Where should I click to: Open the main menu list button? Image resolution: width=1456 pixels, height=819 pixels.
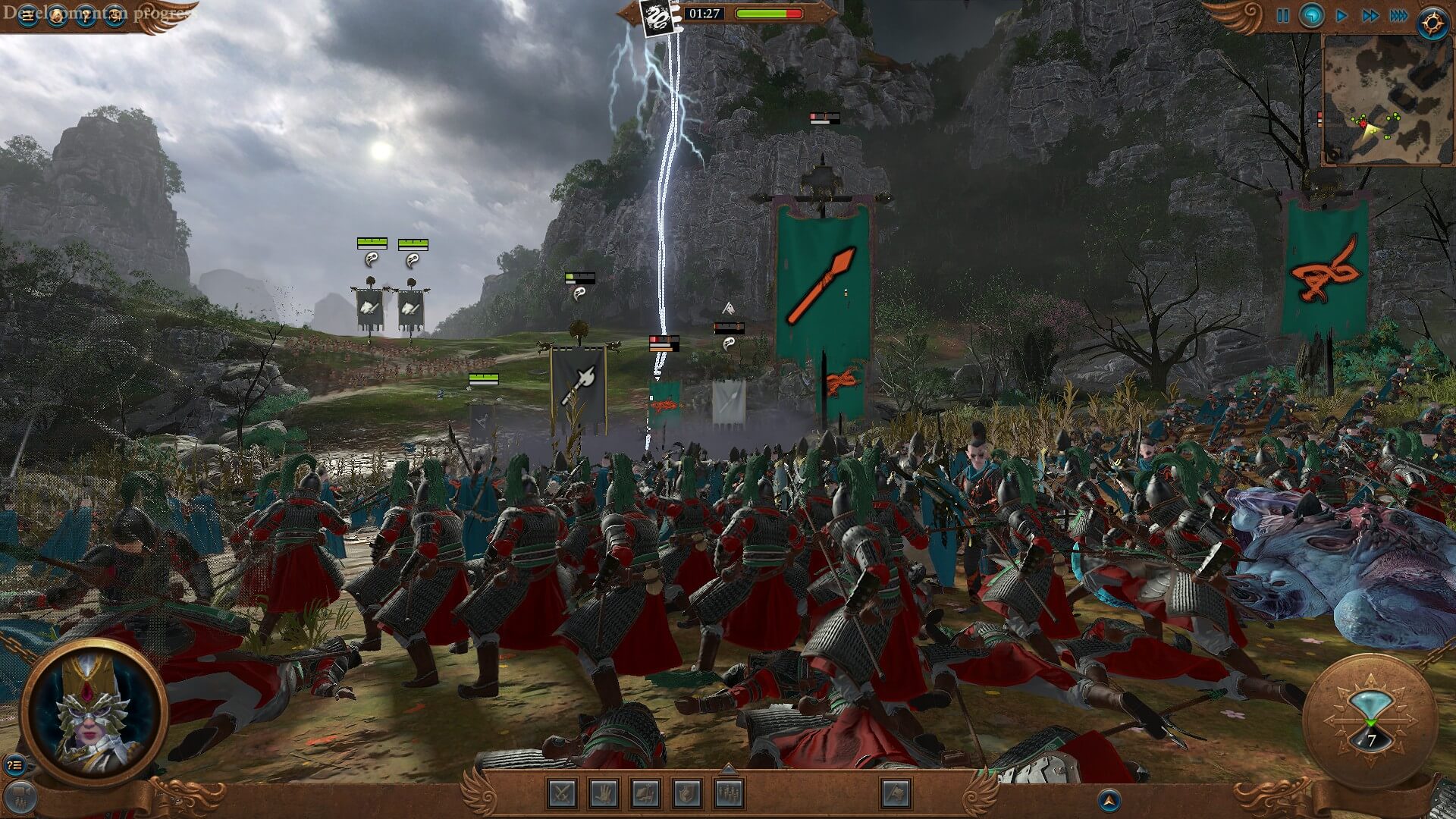pos(28,16)
